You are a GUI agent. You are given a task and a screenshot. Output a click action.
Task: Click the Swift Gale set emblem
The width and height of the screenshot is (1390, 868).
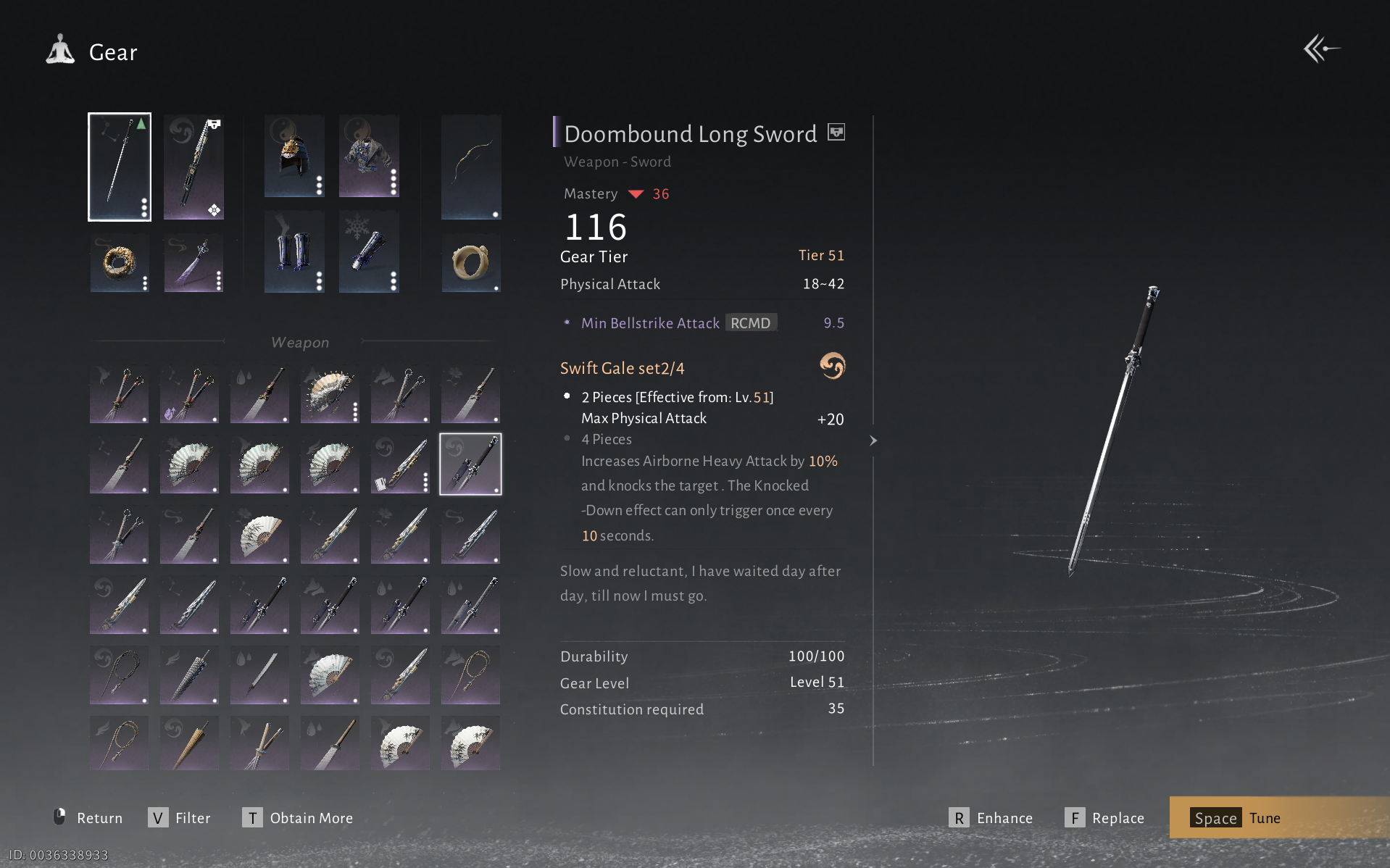(832, 366)
